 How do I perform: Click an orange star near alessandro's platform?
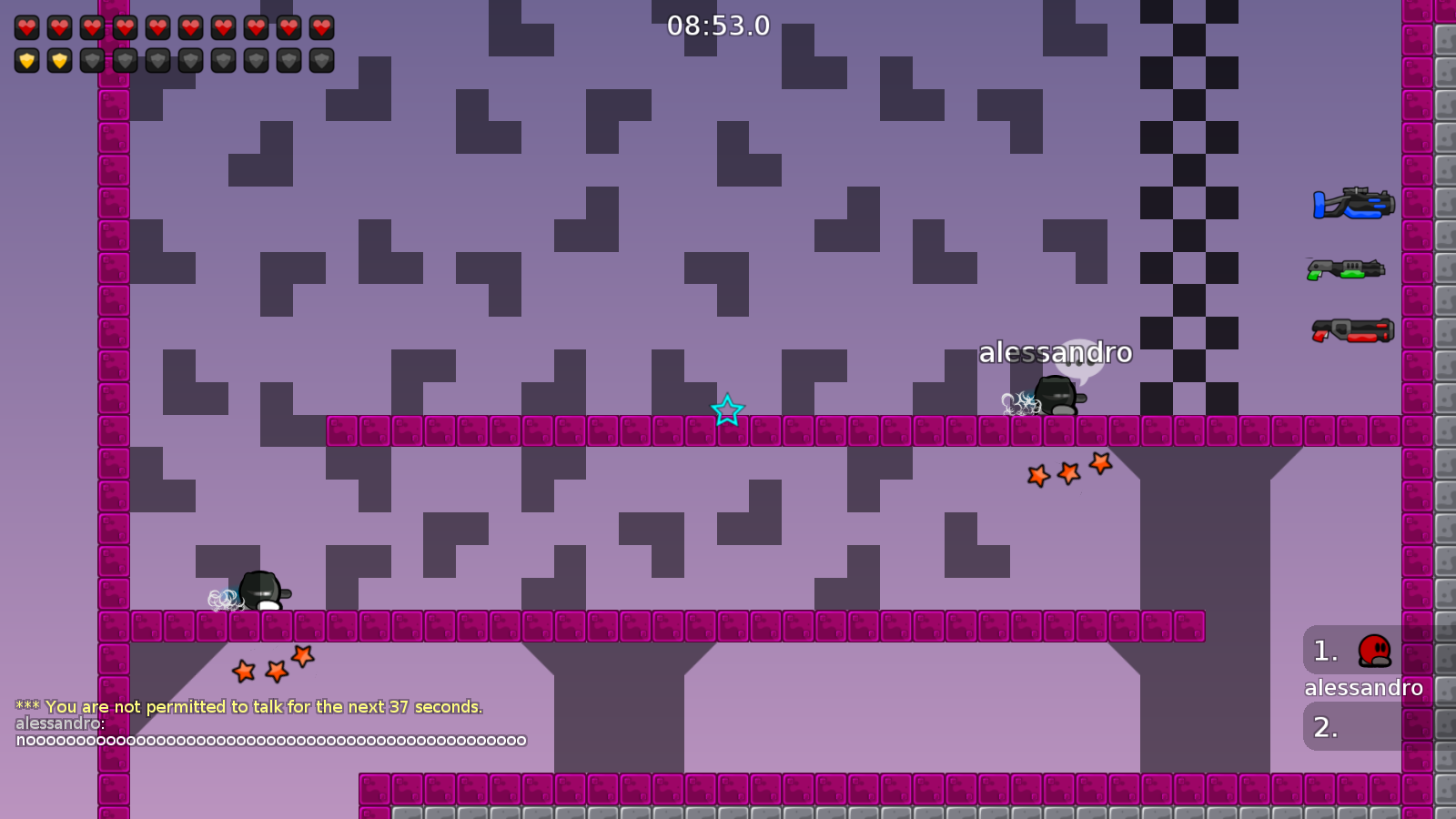tap(1067, 472)
